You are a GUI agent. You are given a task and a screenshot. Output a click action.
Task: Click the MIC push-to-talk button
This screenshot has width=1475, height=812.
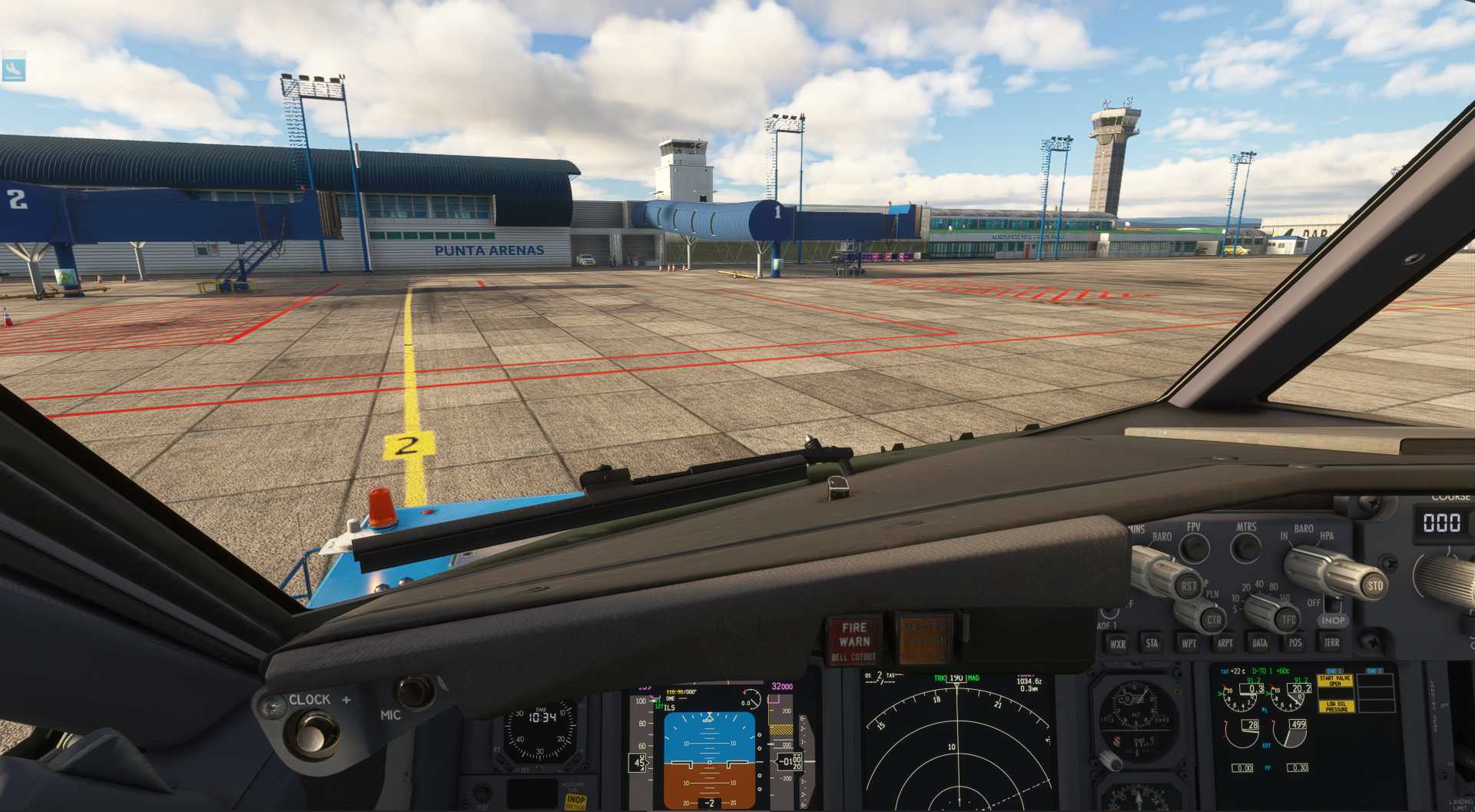pos(415,691)
